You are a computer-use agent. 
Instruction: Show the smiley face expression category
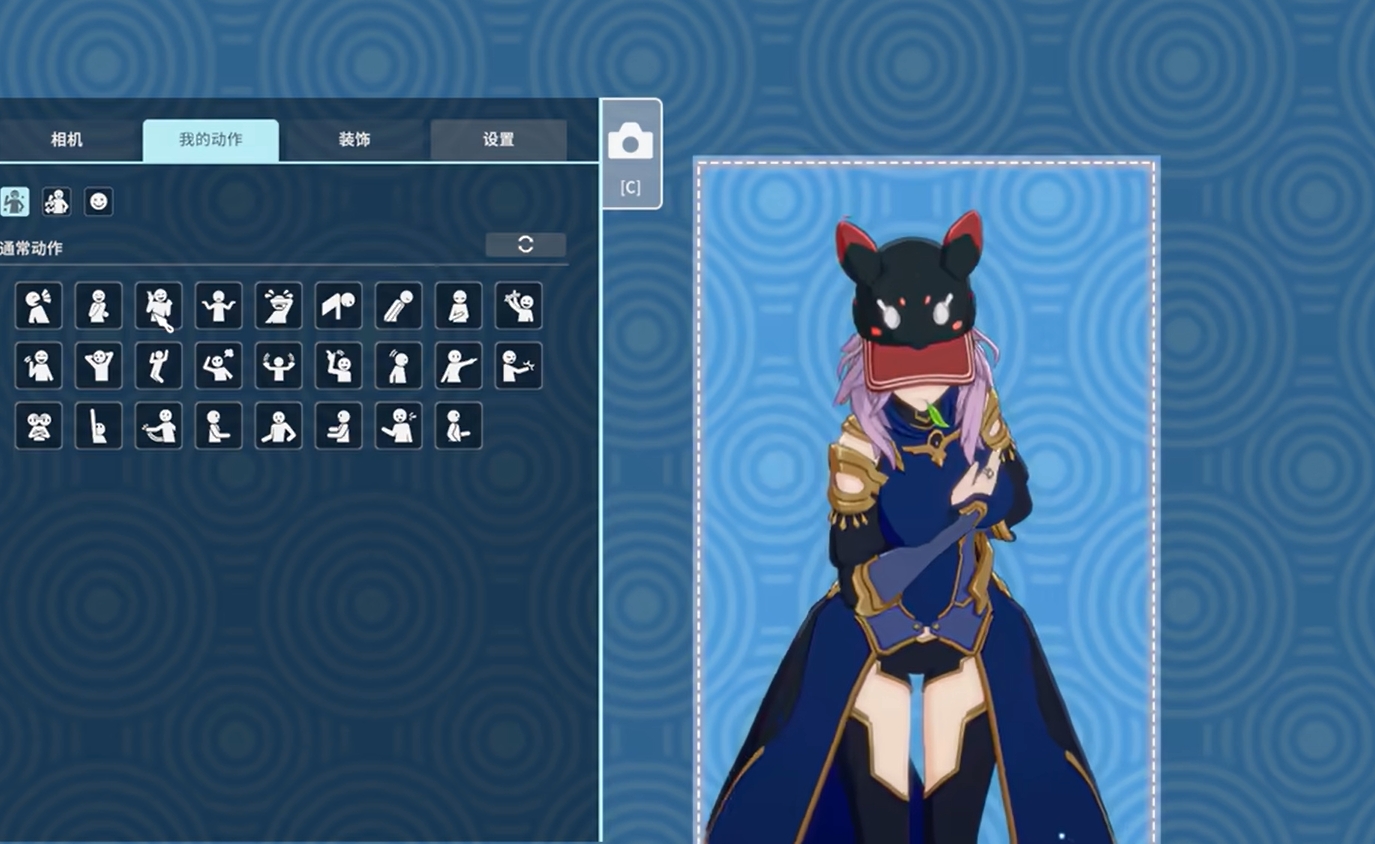click(x=98, y=202)
